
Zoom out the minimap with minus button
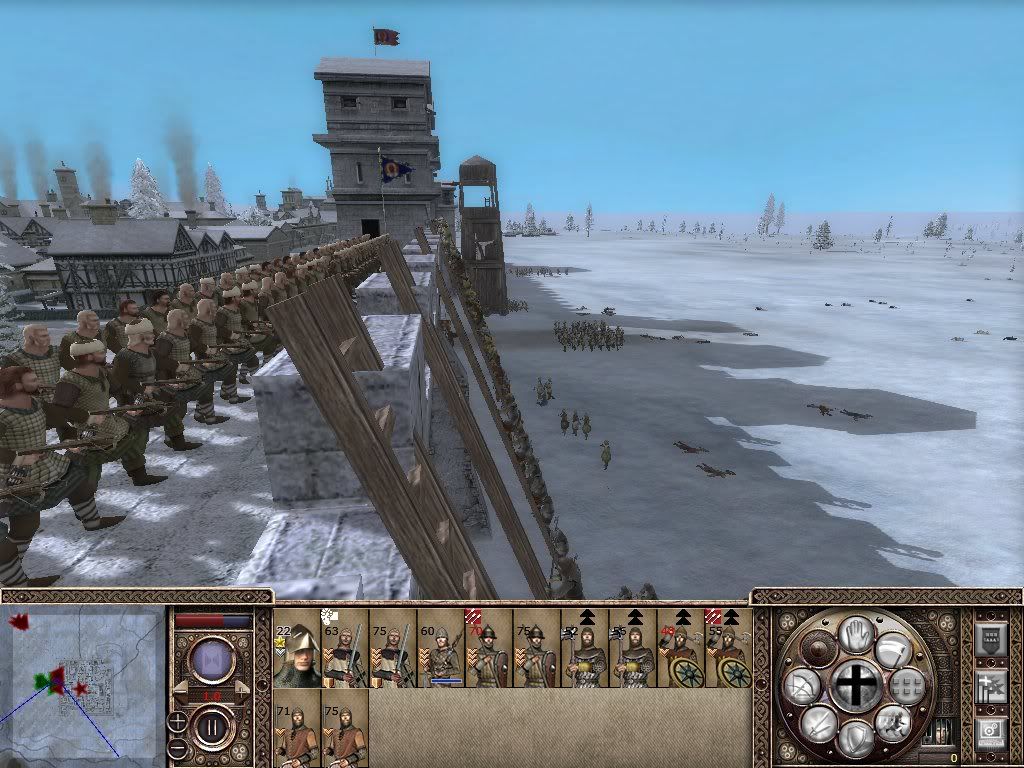(177, 748)
